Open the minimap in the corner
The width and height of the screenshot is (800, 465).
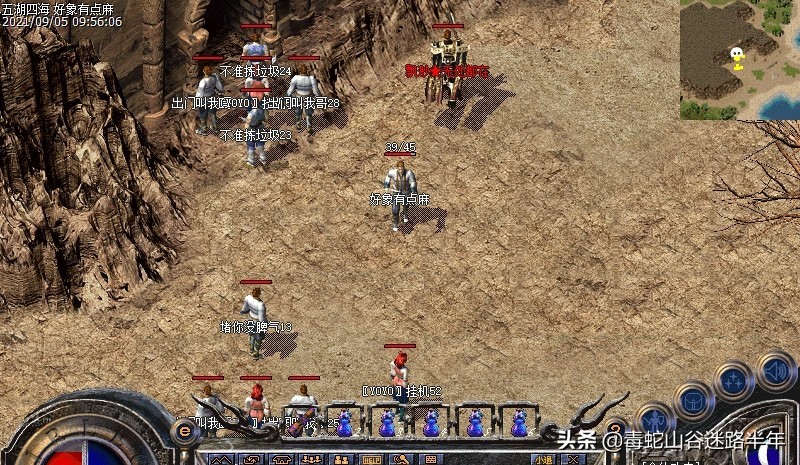pyautogui.click(x=739, y=59)
